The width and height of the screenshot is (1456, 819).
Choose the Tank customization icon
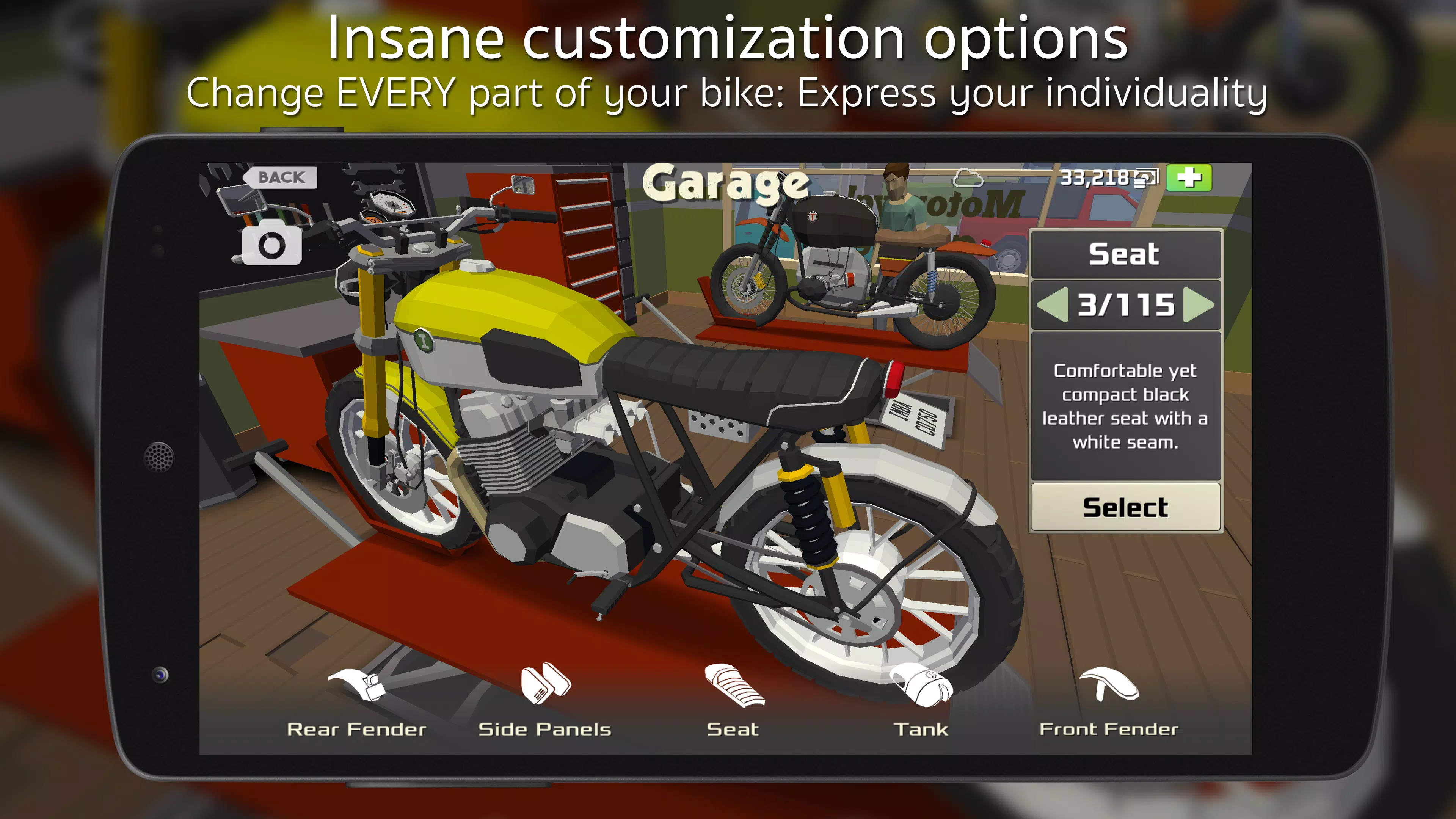coord(921,687)
